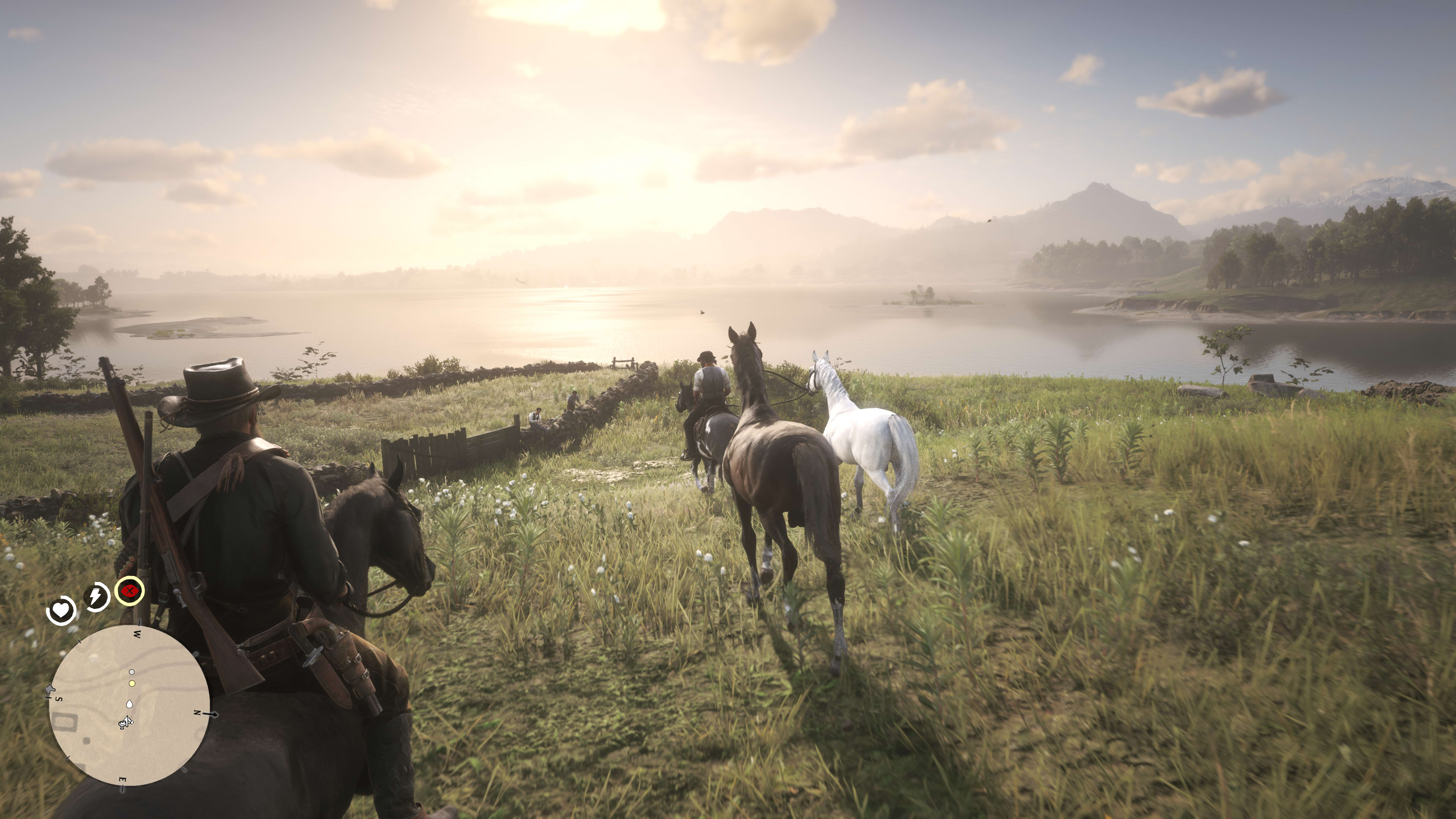Select the lightning bolt stamina core
1456x819 pixels.
tap(96, 596)
